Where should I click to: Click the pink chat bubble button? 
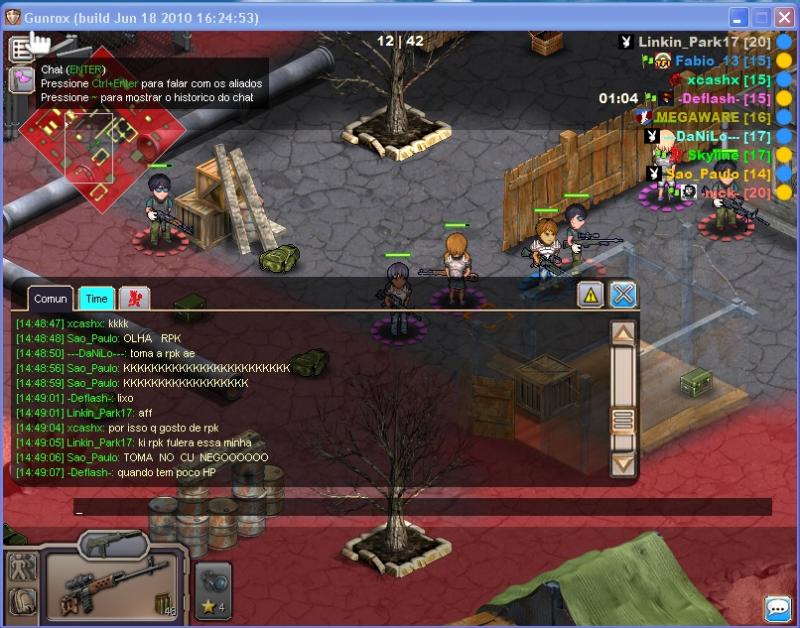pos(21,80)
